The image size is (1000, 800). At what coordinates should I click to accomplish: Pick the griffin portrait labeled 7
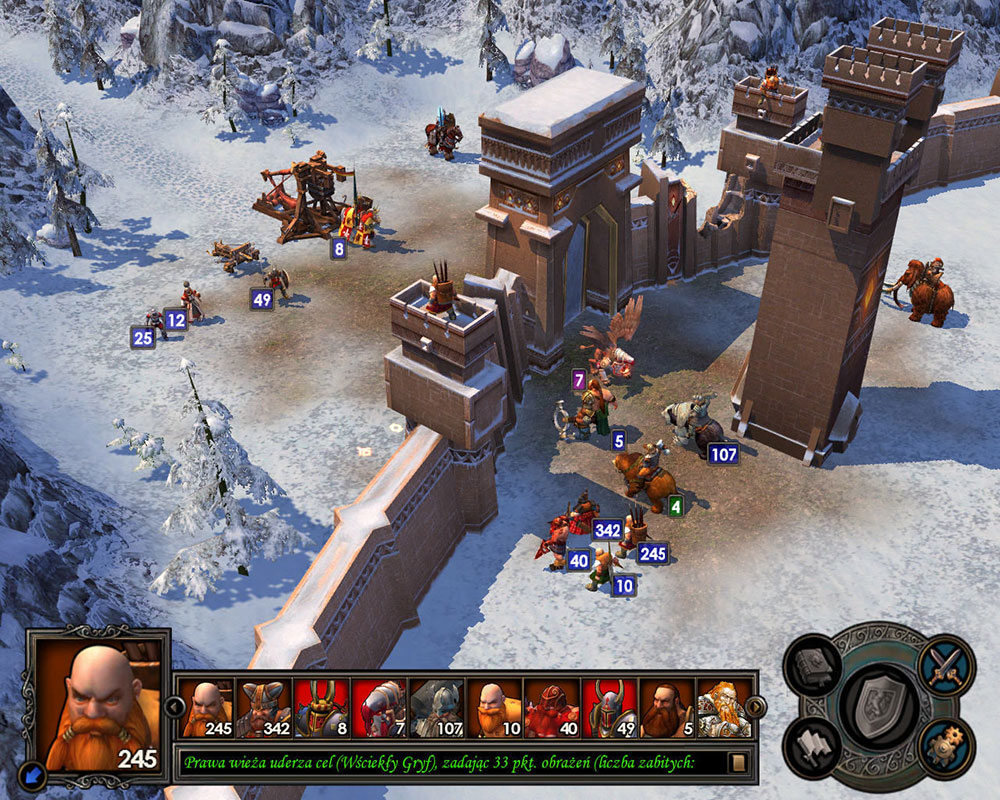[379, 708]
